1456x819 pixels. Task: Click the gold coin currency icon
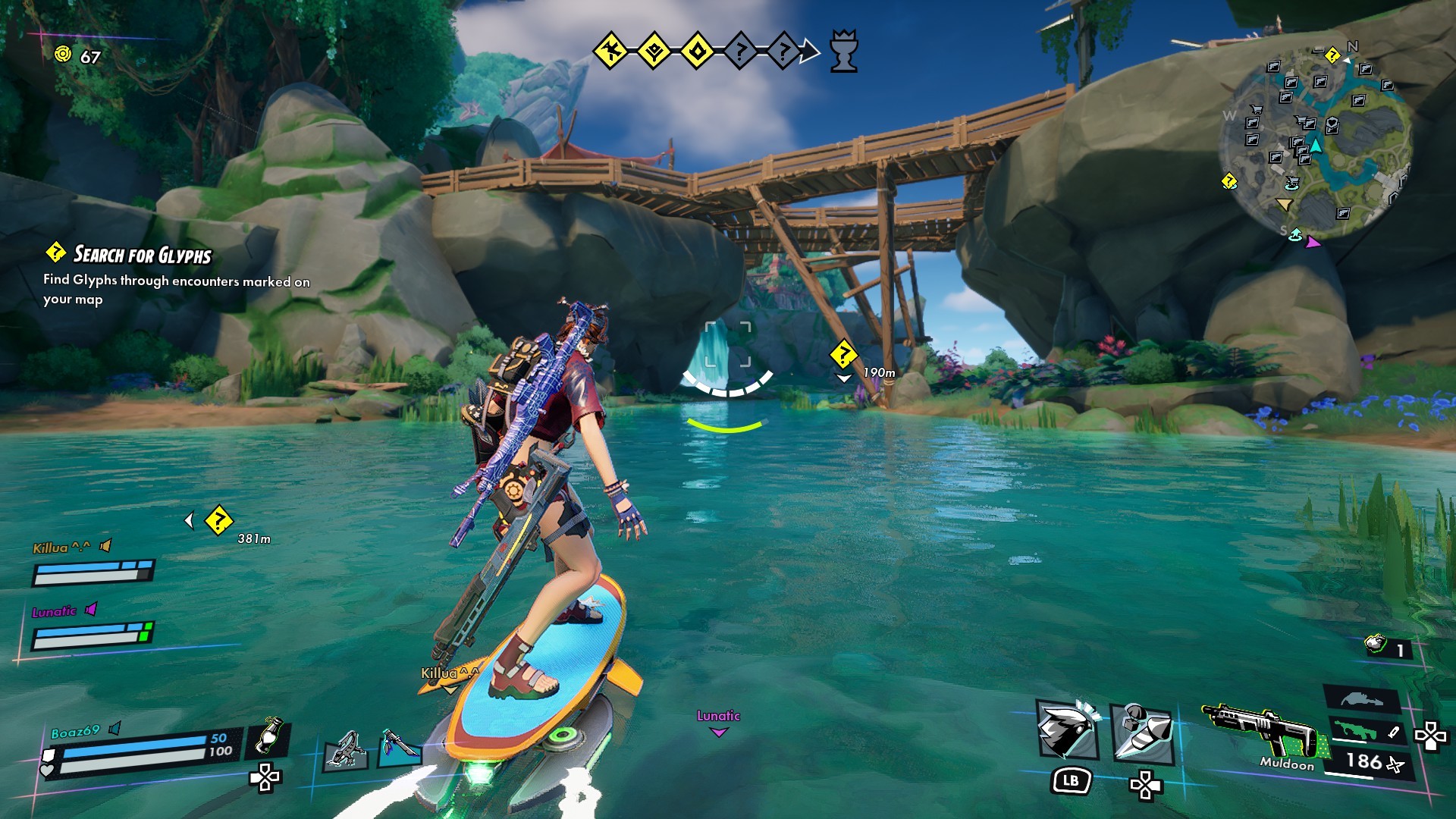[x=64, y=54]
